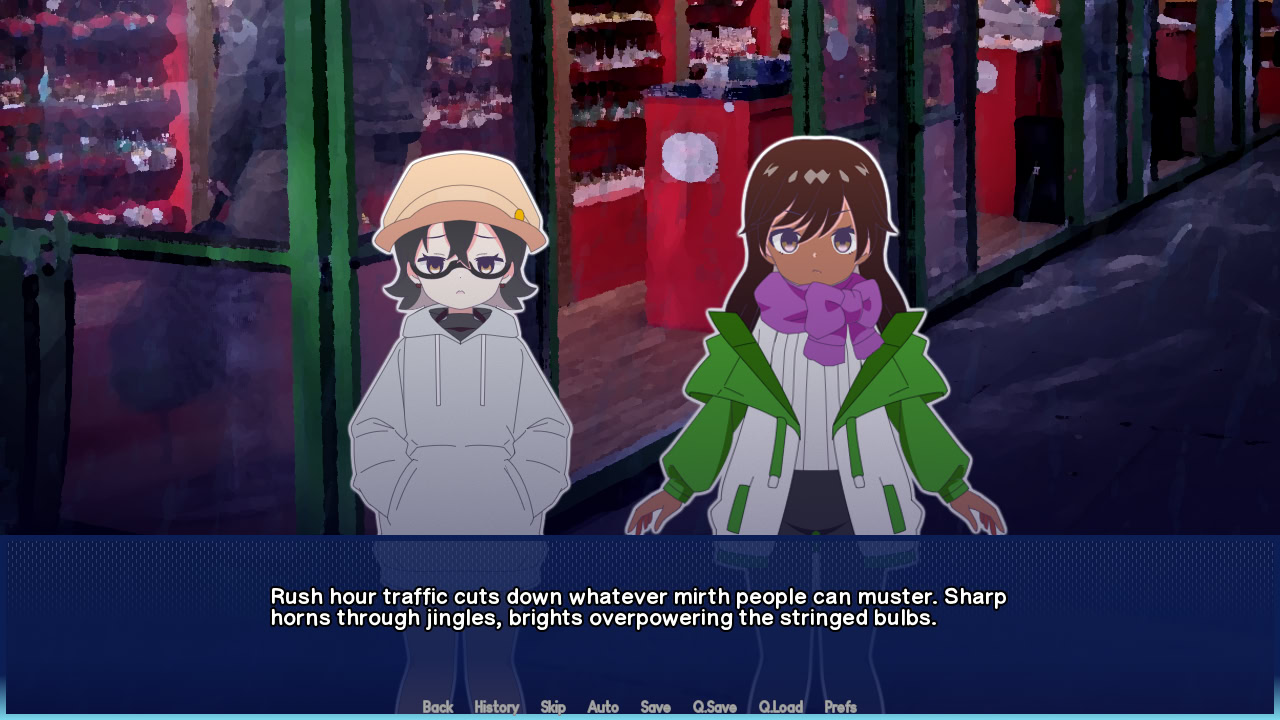Toggle Auto-advance dialogue
1280x720 pixels.
point(603,707)
